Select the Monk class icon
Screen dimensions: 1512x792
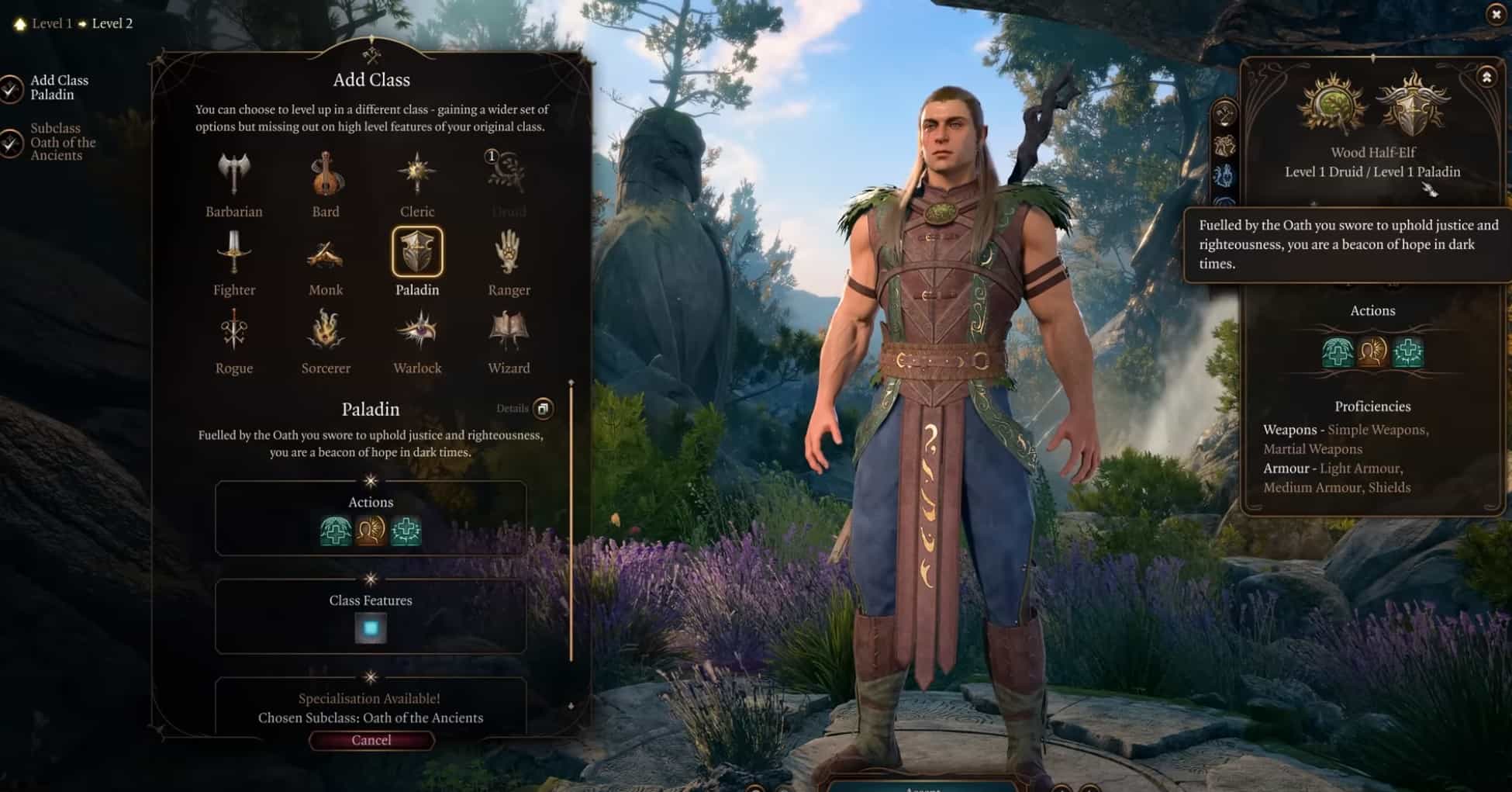click(326, 252)
